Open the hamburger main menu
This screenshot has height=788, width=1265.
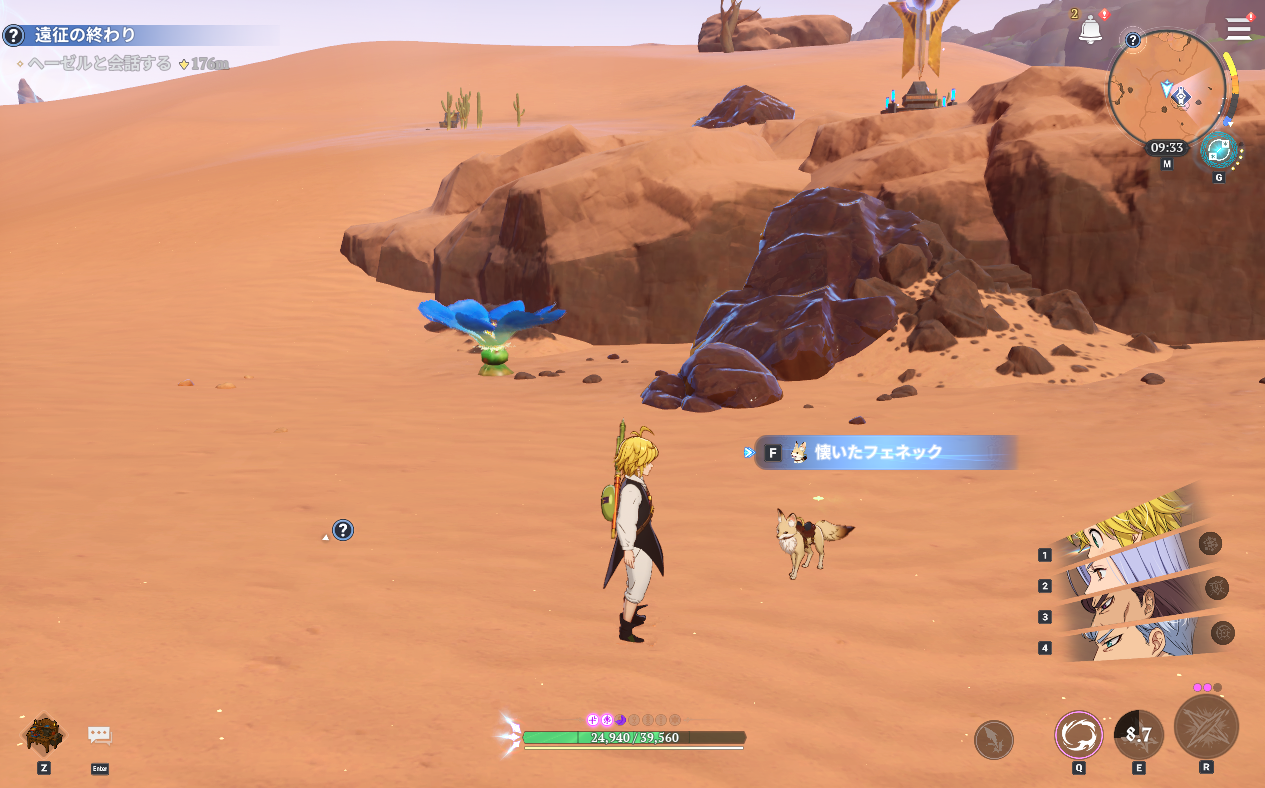(1239, 28)
